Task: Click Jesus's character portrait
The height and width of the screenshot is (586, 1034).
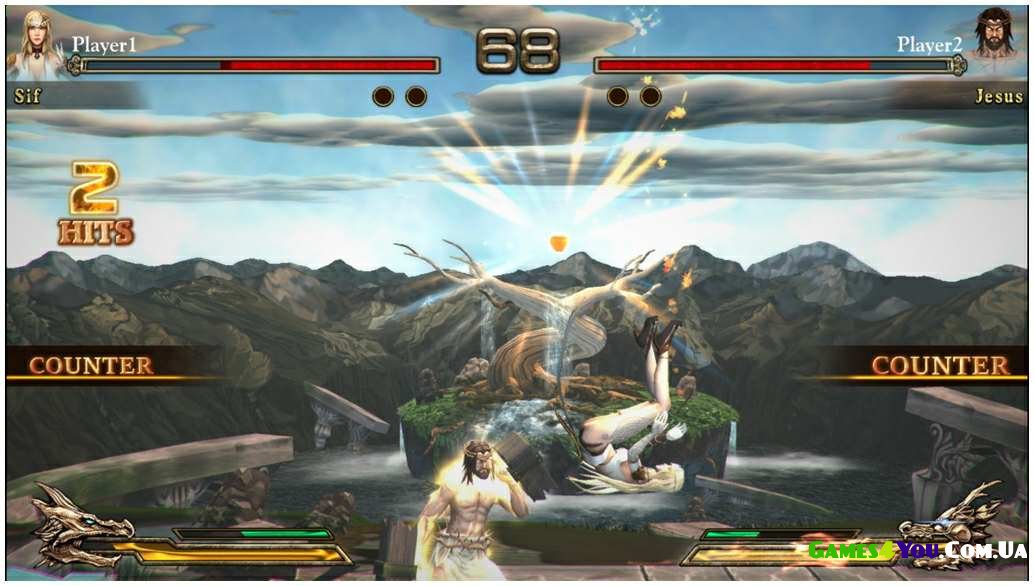Action: [996, 42]
